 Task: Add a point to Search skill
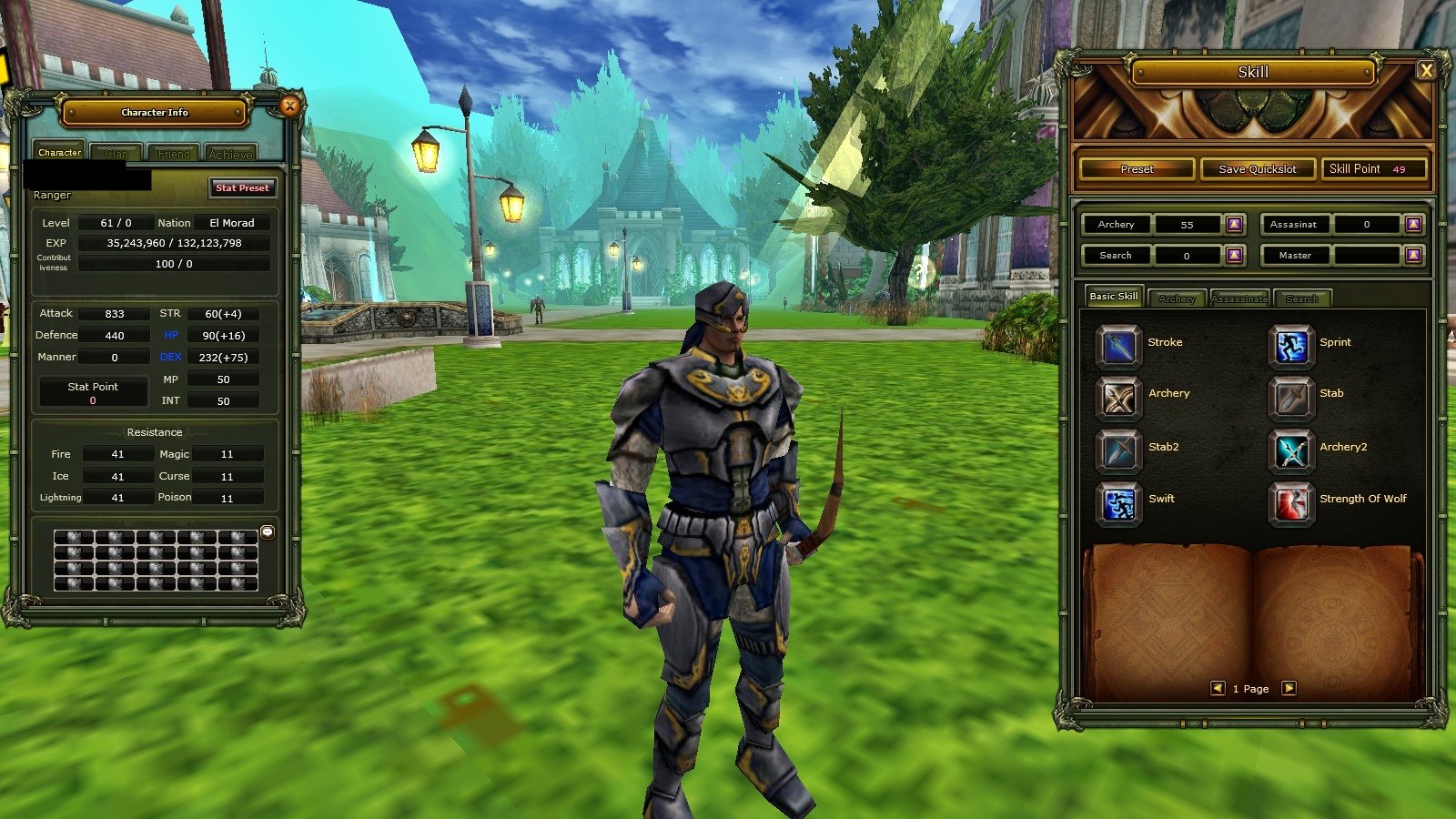1234,256
